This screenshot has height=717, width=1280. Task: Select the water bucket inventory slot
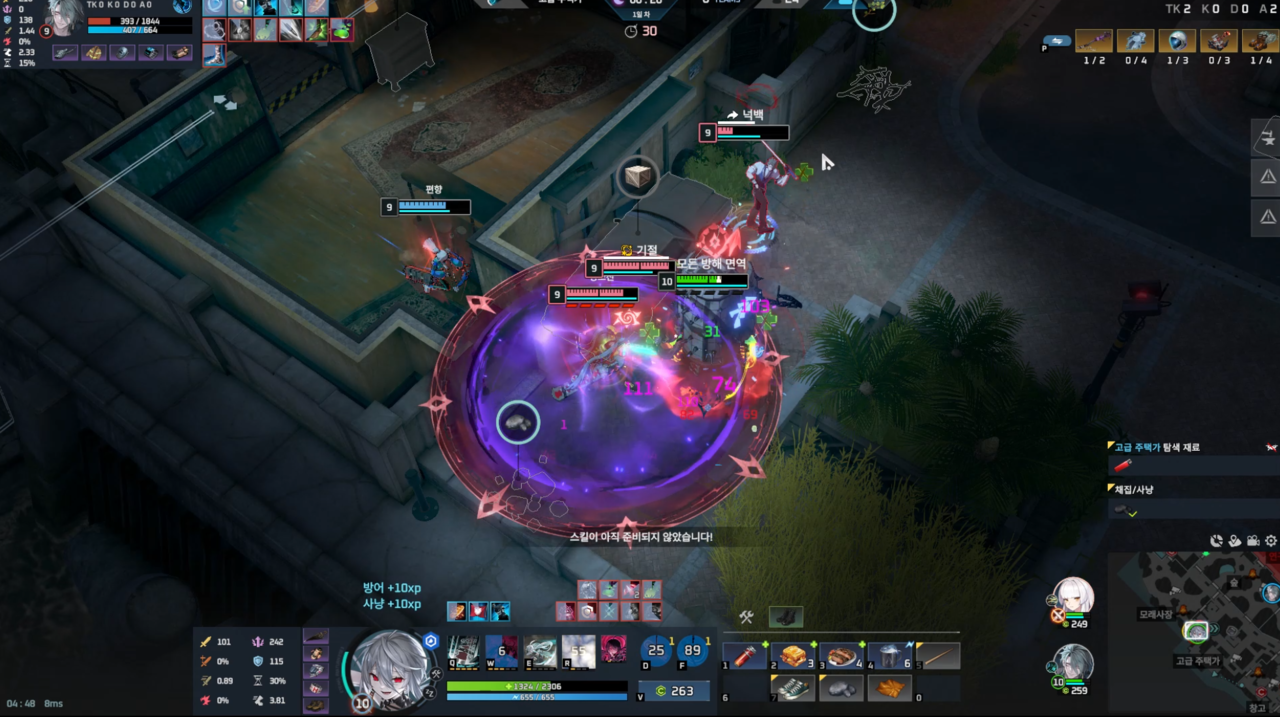[x=889, y=656]
